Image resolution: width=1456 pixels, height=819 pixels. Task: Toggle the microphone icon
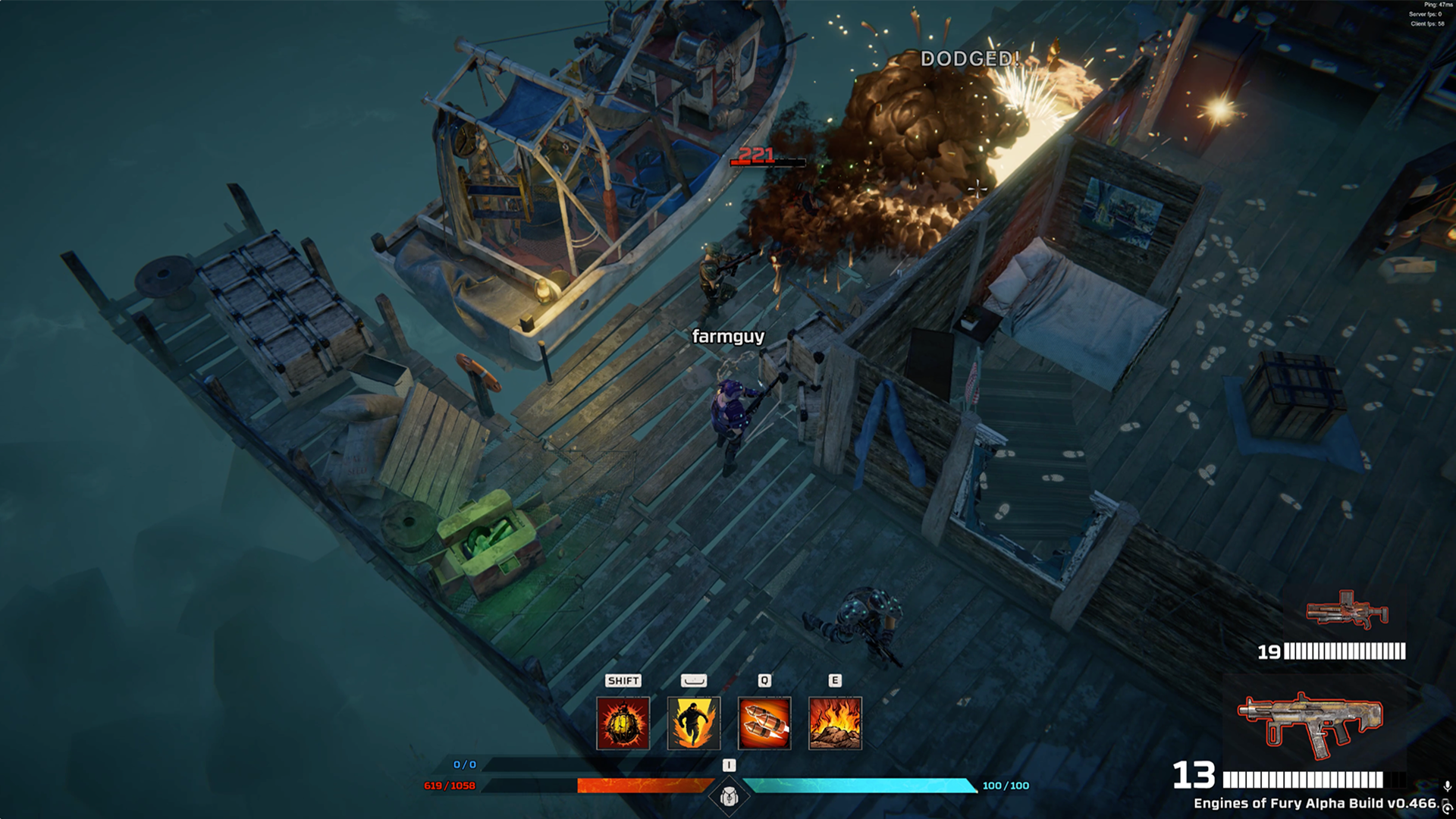pyautogui.click(x=1447, y=786)
